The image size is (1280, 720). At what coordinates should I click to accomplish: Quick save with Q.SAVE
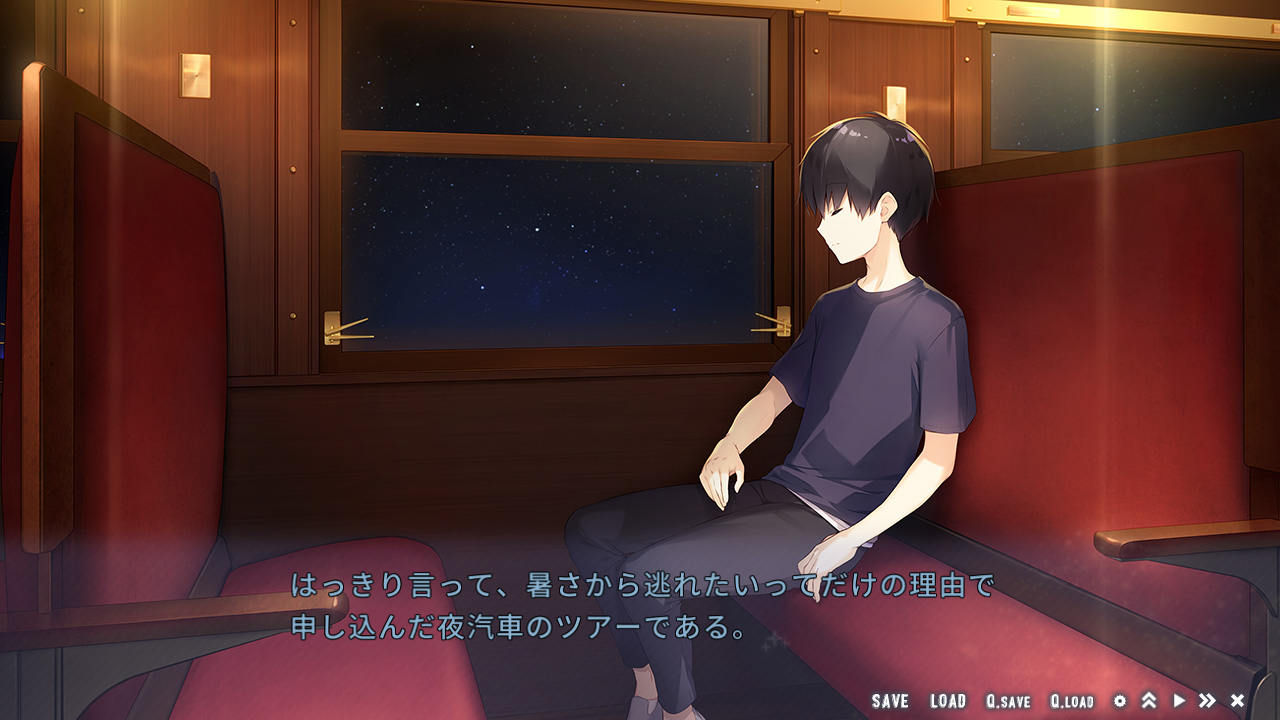(x=1007, y=701)
